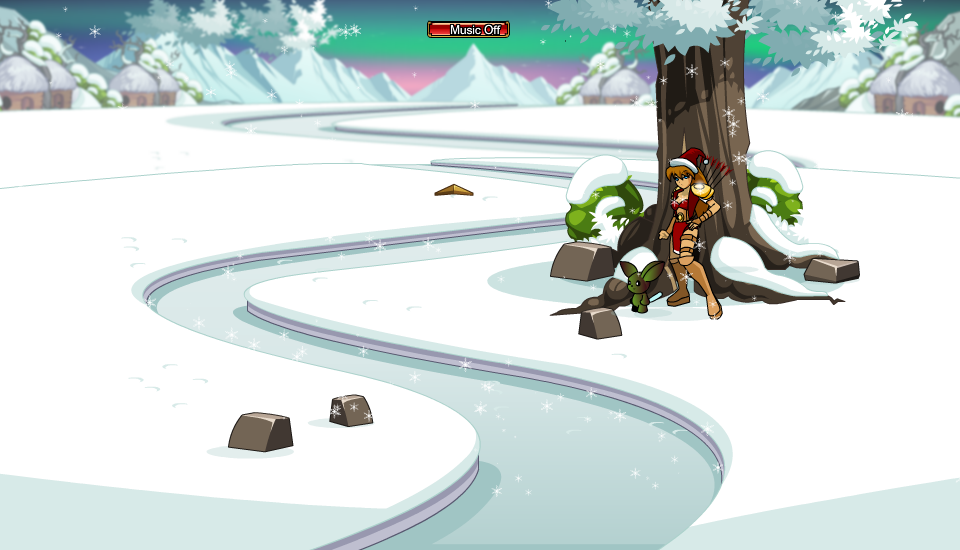The width and height of the screenshot is (960, 550).
Task: Toggle the Music Off button
Action: [468, 30]
